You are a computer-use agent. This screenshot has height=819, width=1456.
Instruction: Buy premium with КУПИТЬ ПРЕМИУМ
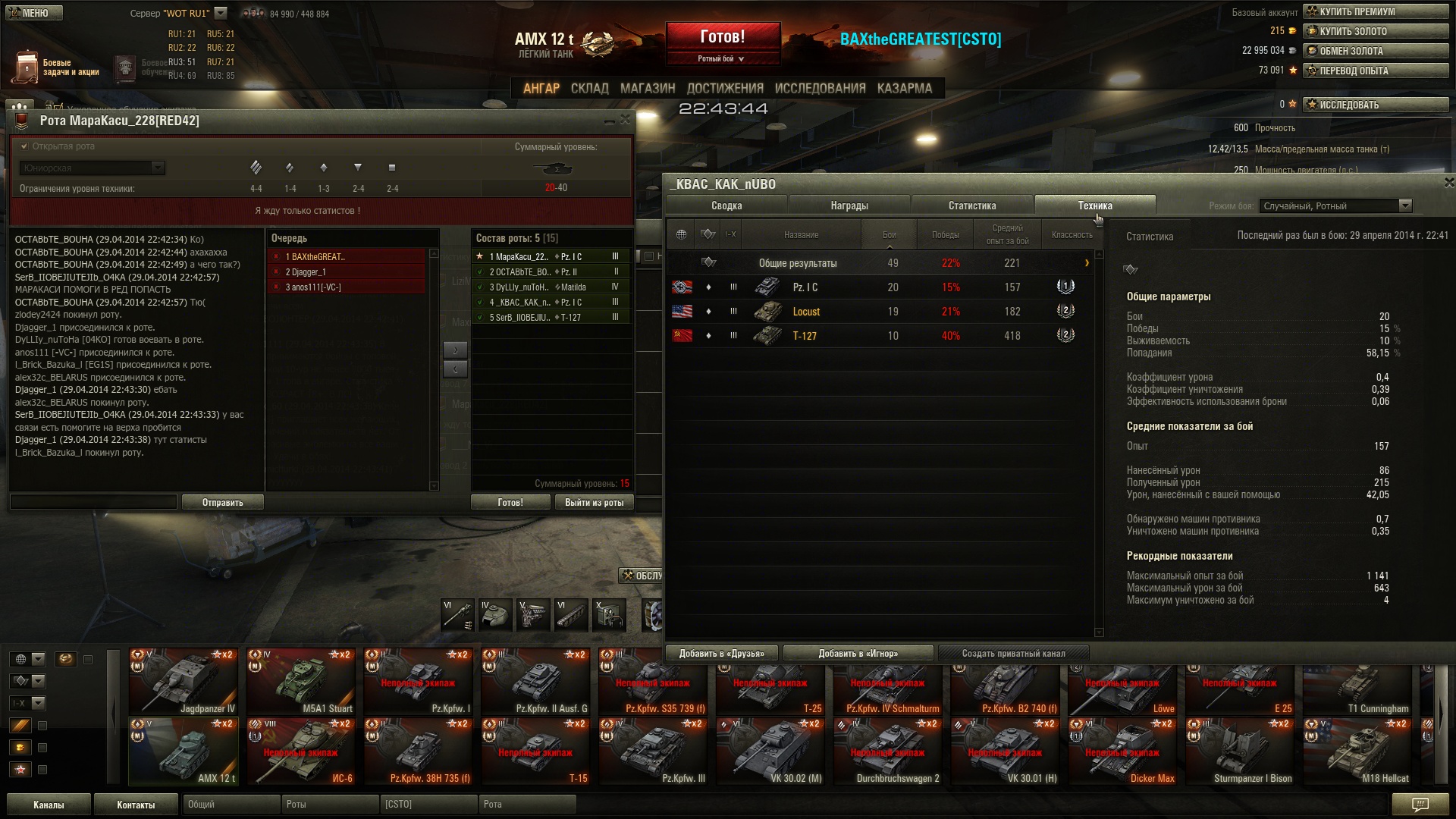1376,11
